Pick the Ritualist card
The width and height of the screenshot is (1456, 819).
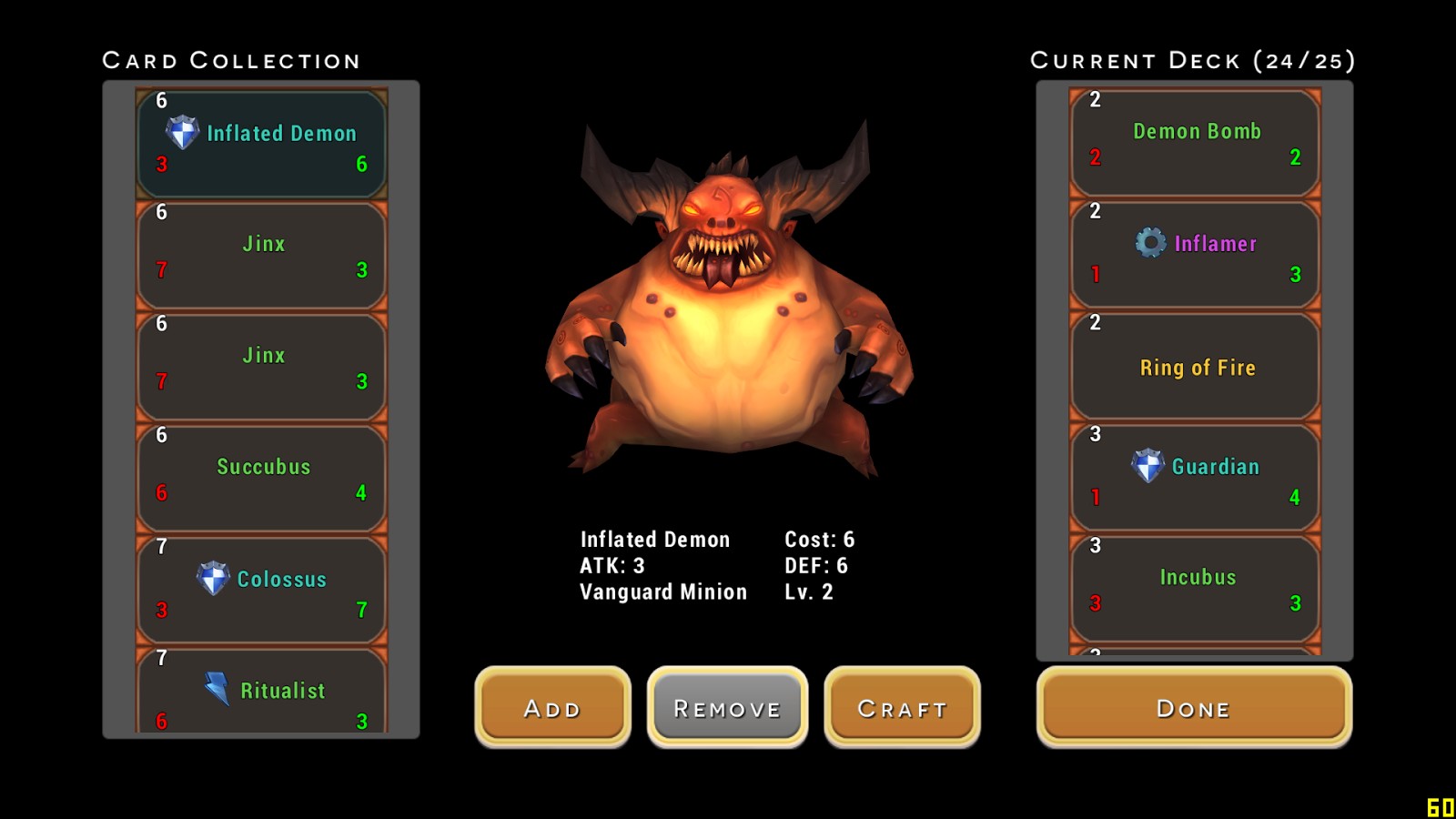point(262,693)
